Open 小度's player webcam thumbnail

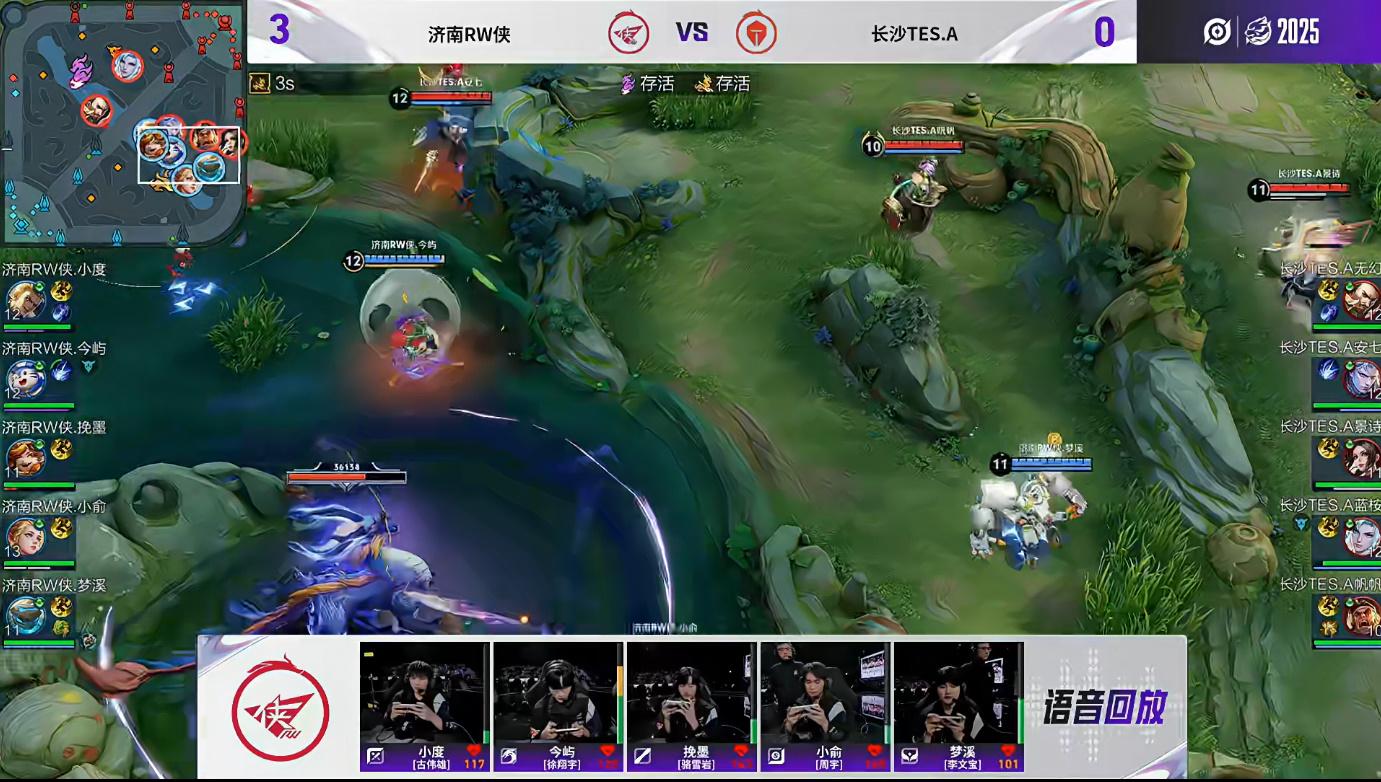point(424,692)
